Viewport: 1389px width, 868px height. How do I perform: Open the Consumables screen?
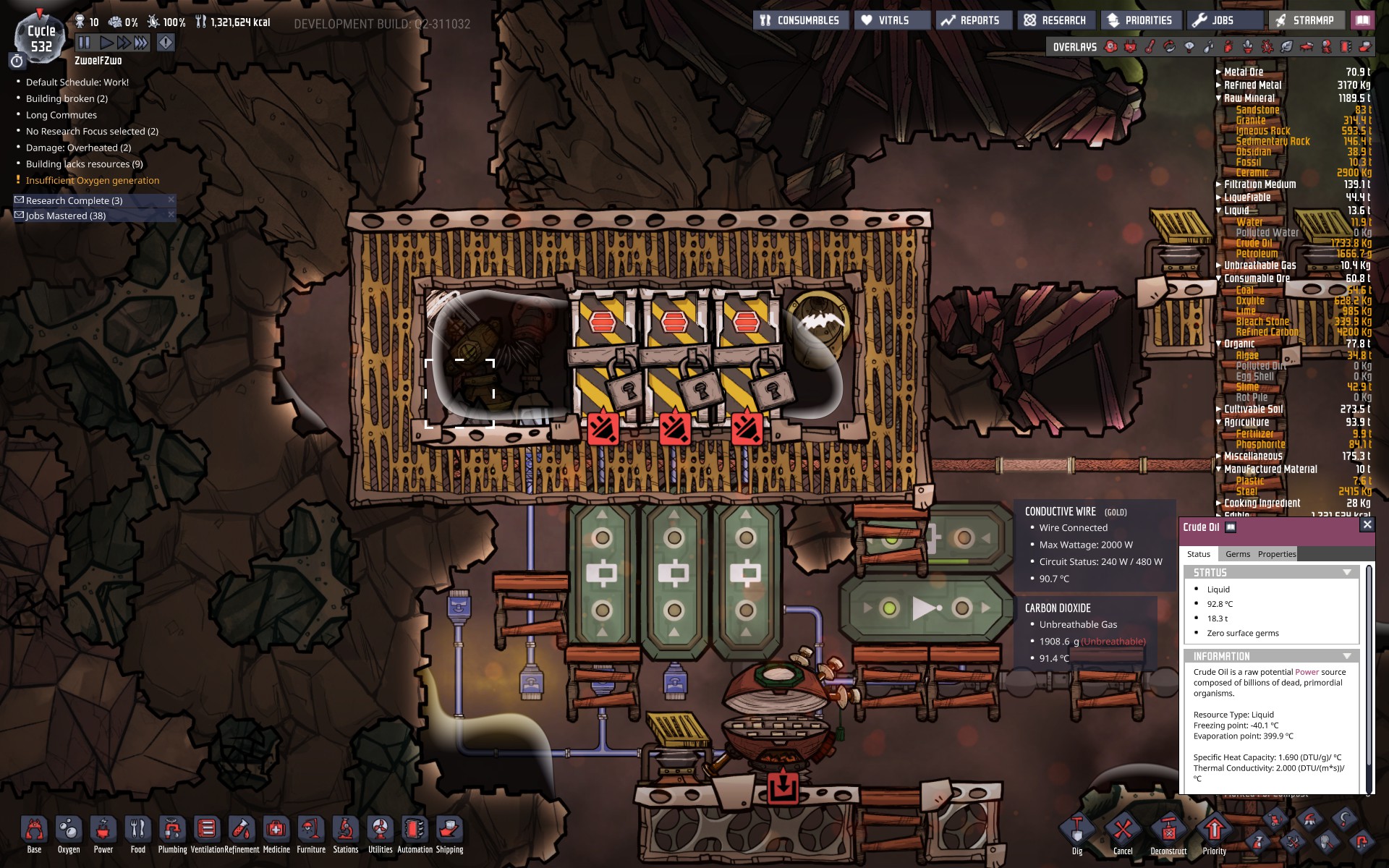tap(799, 20)
